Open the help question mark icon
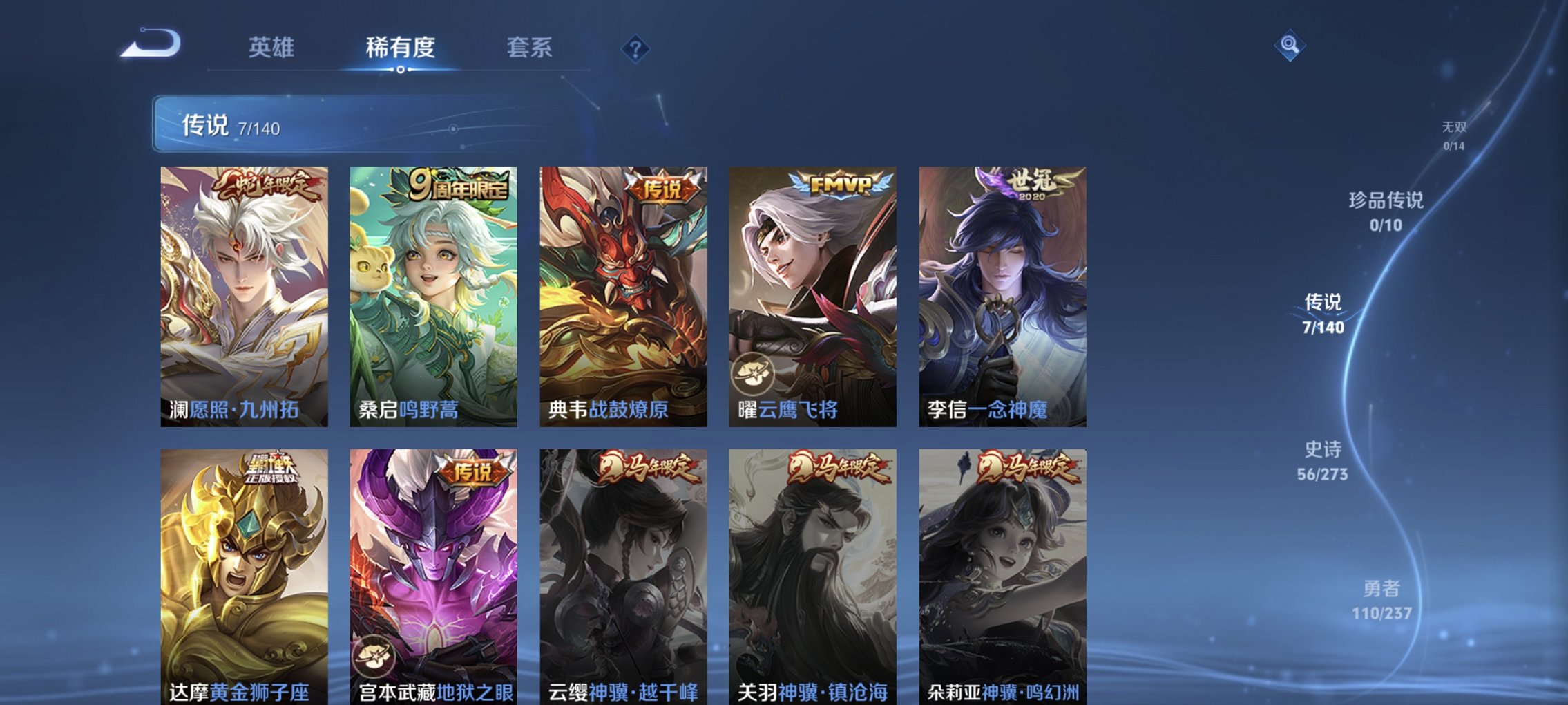The height and width of the screenshot is (705, 1568). [x=635, y=47]
